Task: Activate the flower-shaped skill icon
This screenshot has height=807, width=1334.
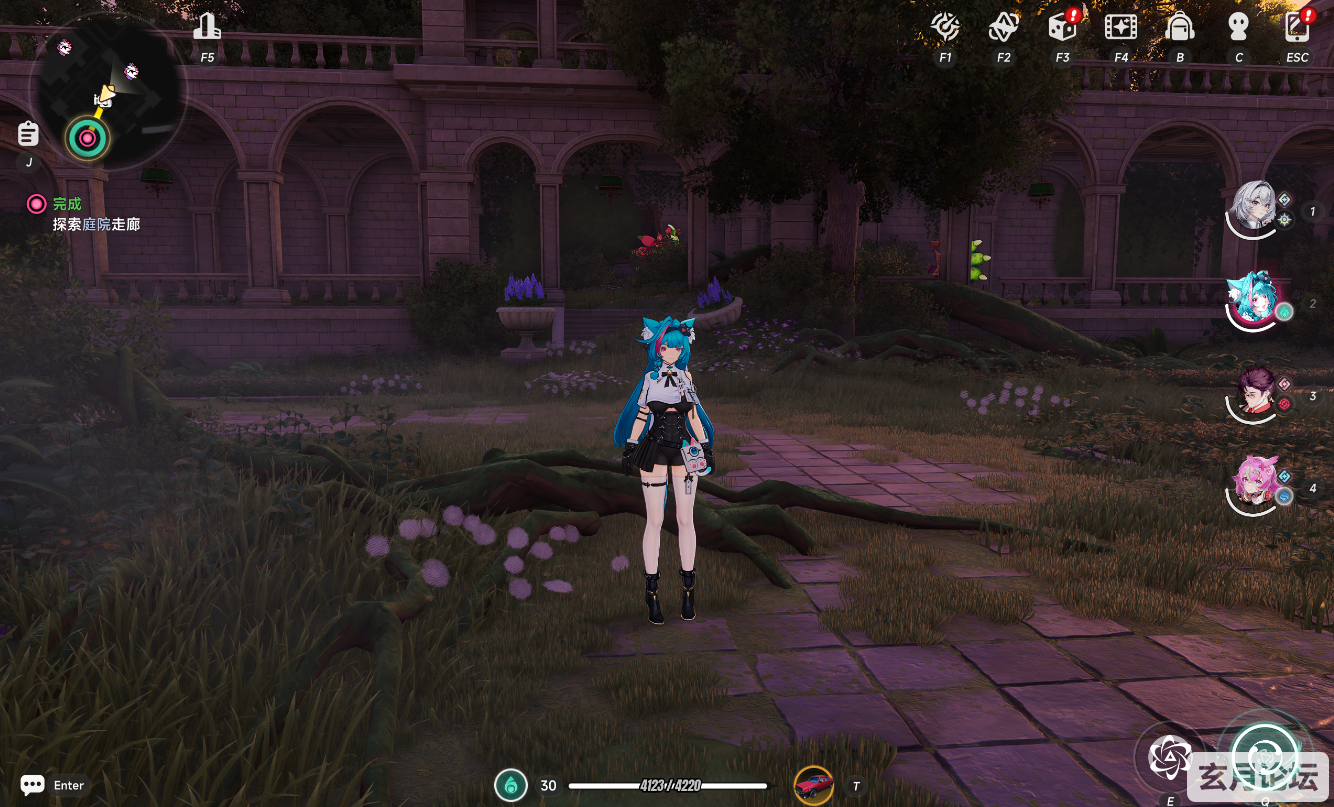Action: pos(1169,758)
